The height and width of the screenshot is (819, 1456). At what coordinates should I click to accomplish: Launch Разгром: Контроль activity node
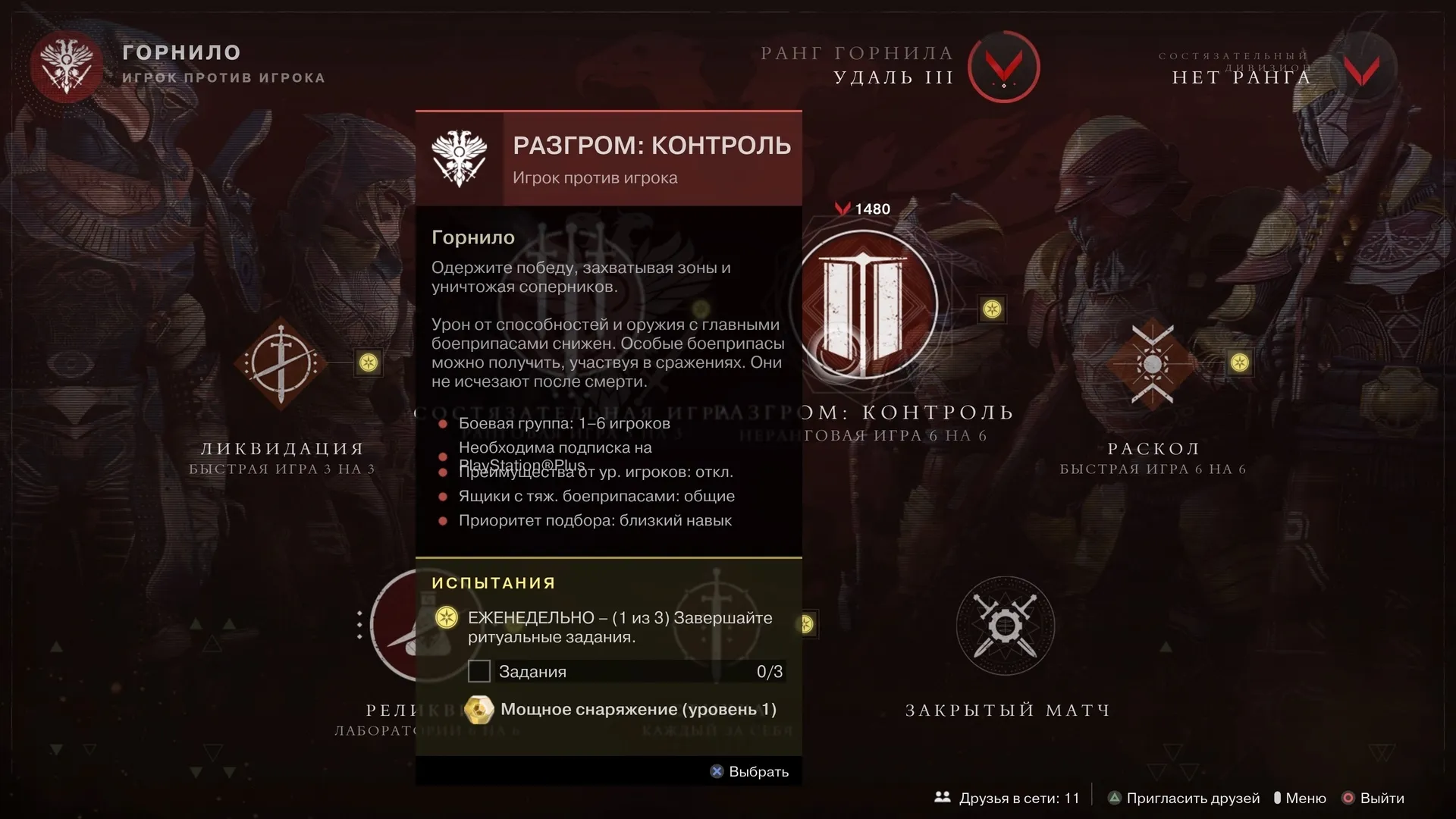click(863, 305)
